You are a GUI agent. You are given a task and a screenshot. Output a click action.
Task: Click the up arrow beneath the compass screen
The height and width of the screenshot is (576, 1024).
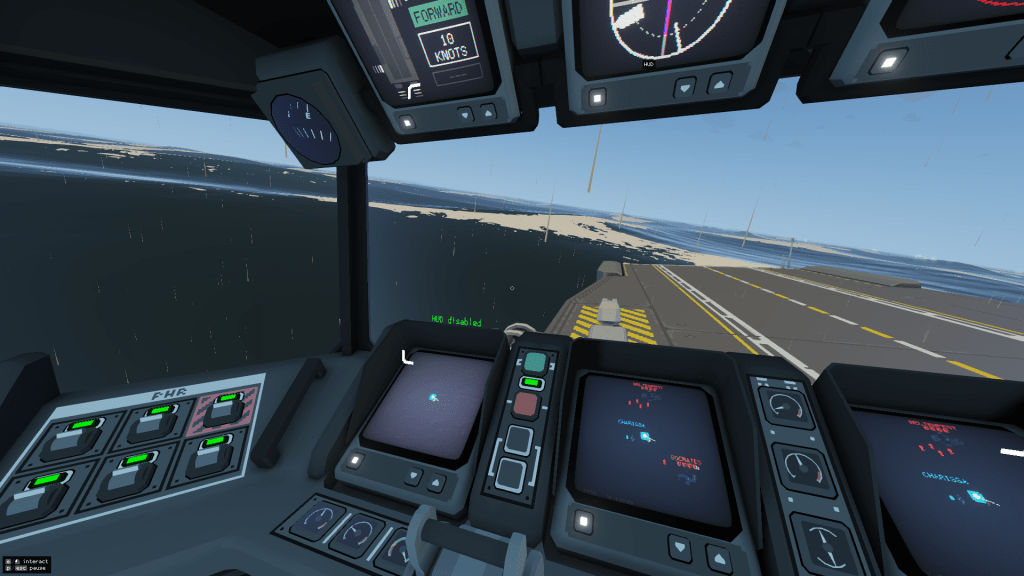coord(718,86)
